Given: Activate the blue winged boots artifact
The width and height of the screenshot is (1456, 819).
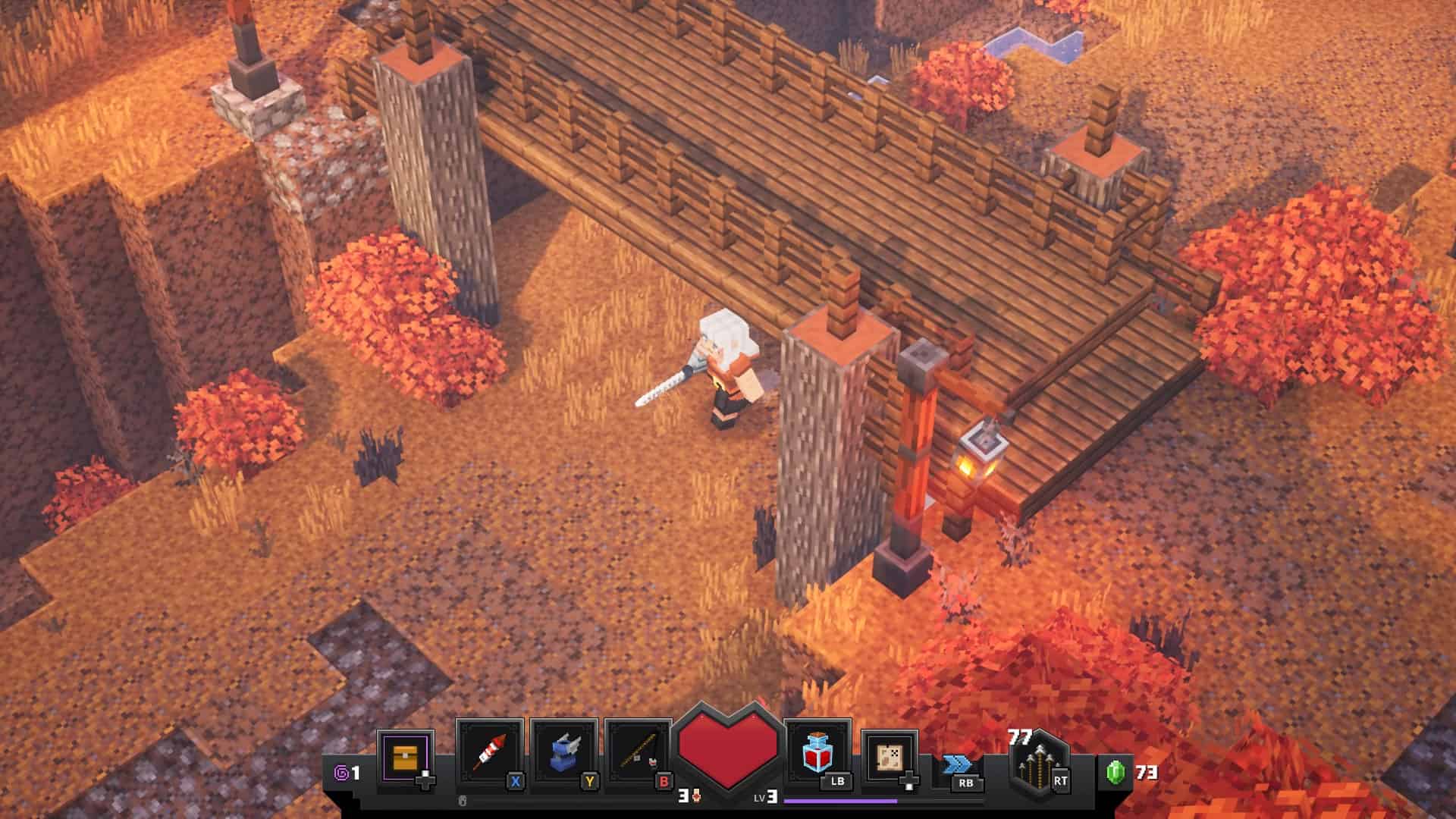Looking at the screenshot, I should [563, 753].
